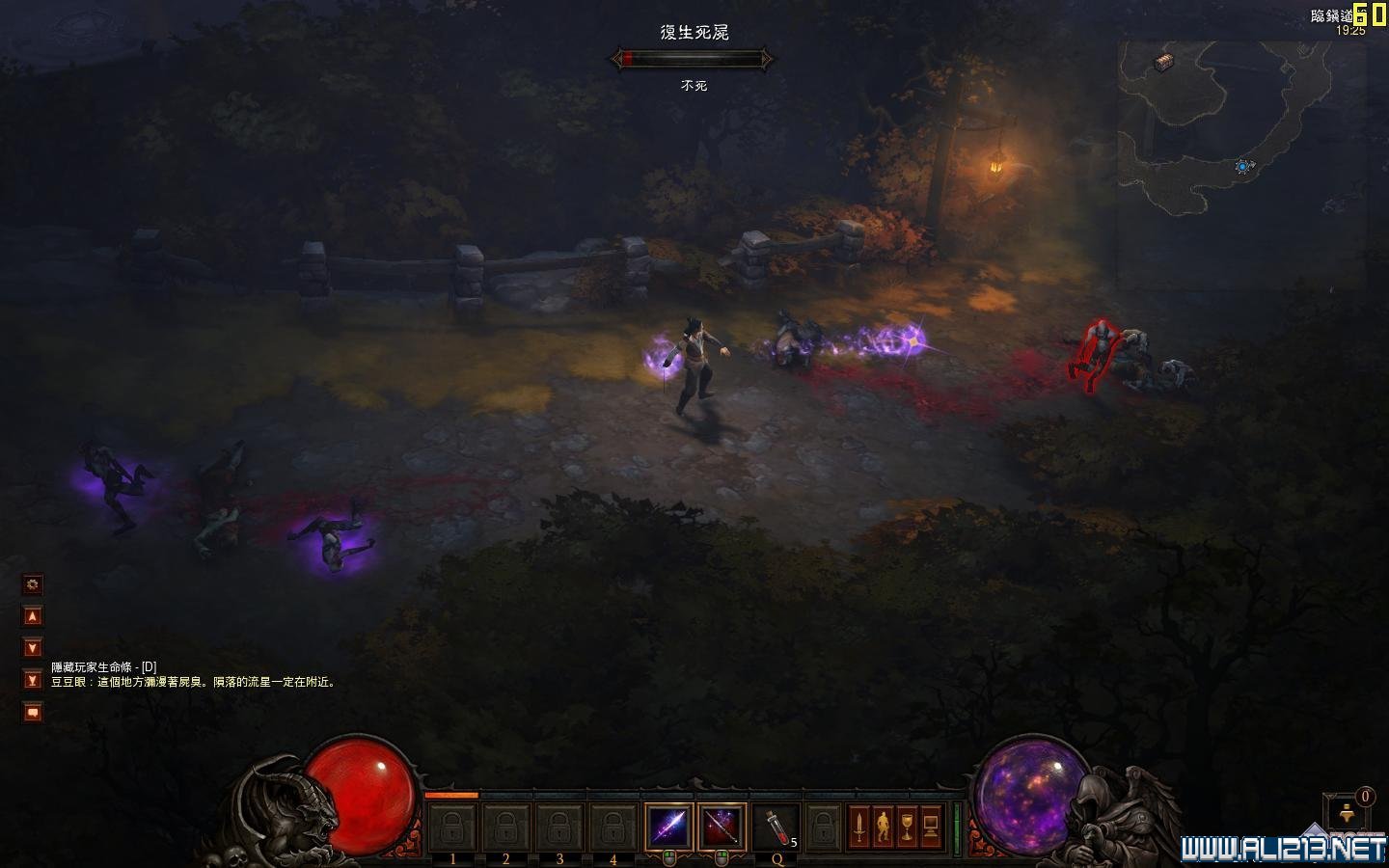Image resolution: width=1389 pixels, height=868 pixels.
Task: Click the hourglass icon above the watermark
Action: 1347,813
